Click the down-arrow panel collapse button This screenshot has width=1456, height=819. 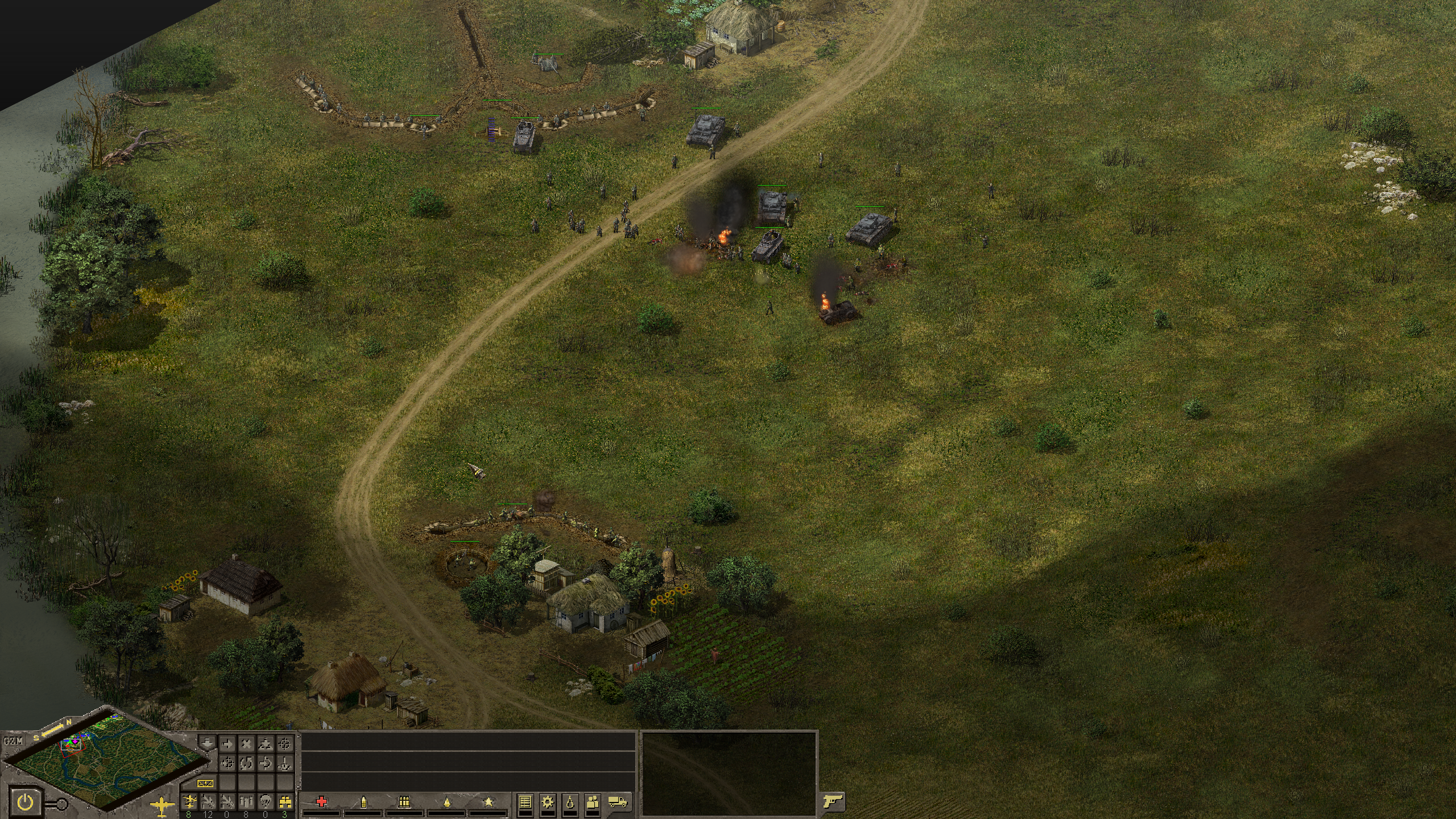point(208,744)
